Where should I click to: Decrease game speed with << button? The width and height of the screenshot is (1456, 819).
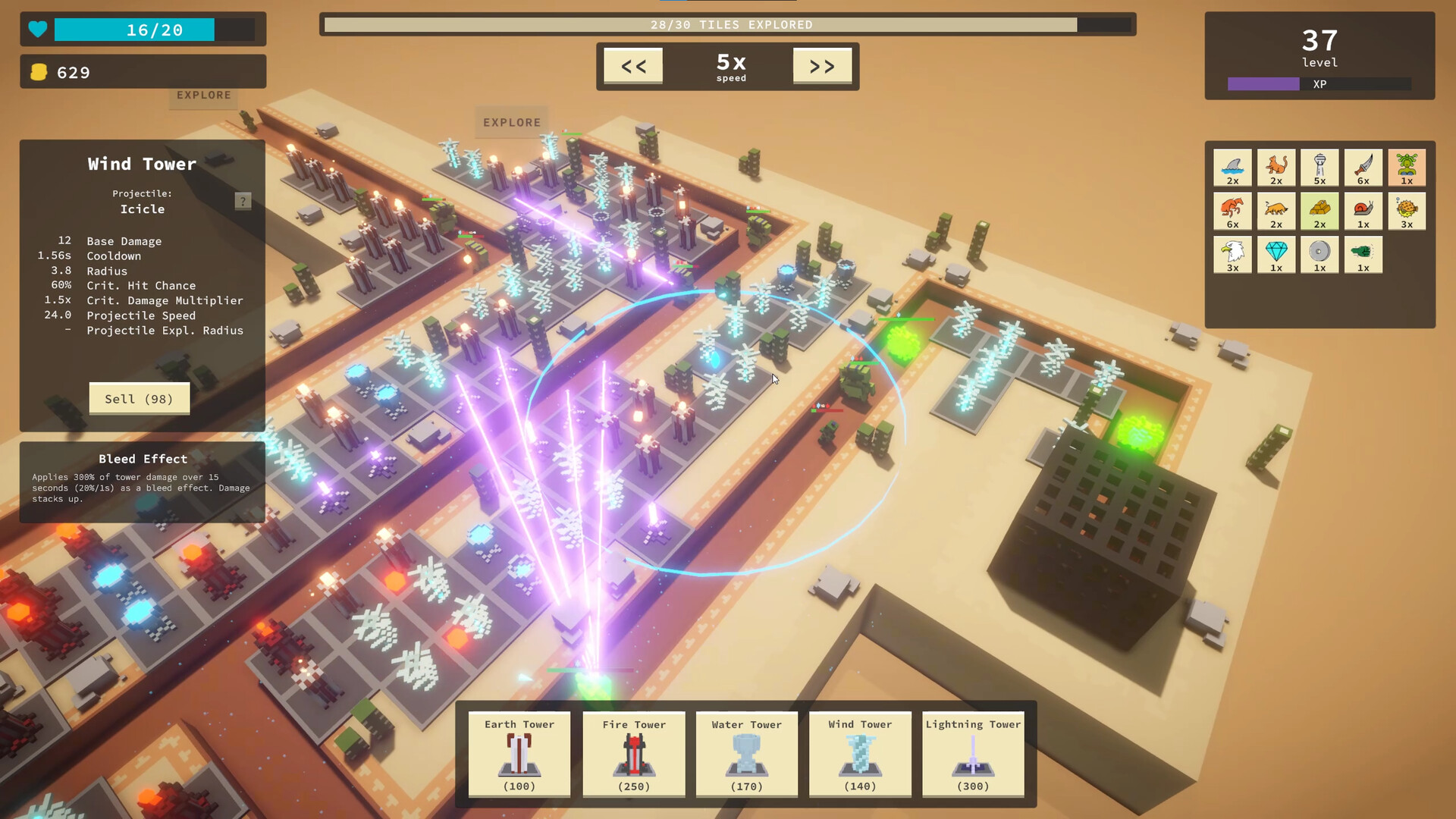(x=634, y=66)
